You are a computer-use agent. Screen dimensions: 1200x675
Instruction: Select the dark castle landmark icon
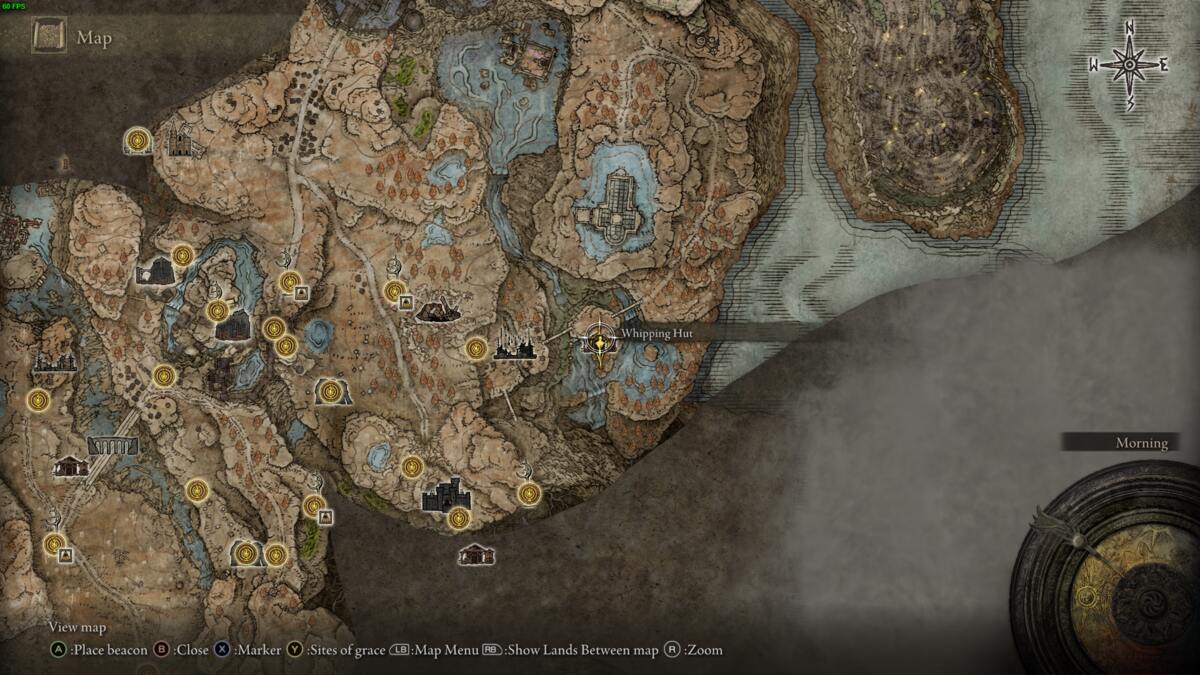tap(445, 494)
